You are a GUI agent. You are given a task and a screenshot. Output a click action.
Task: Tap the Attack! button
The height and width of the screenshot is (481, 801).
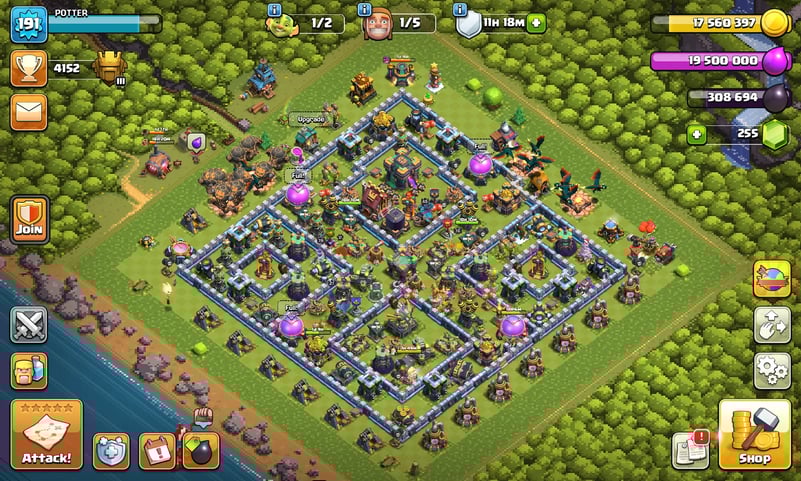[46, 435]
